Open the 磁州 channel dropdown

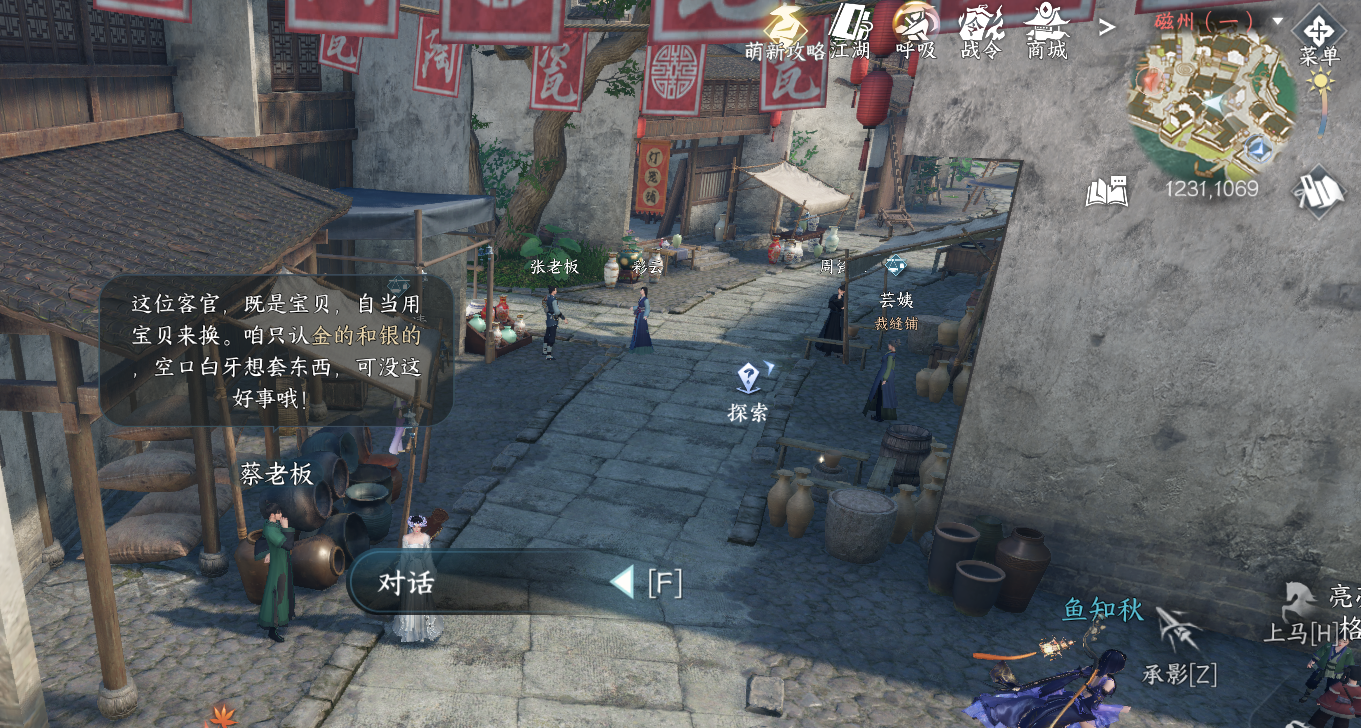[x=1277, y=20]
